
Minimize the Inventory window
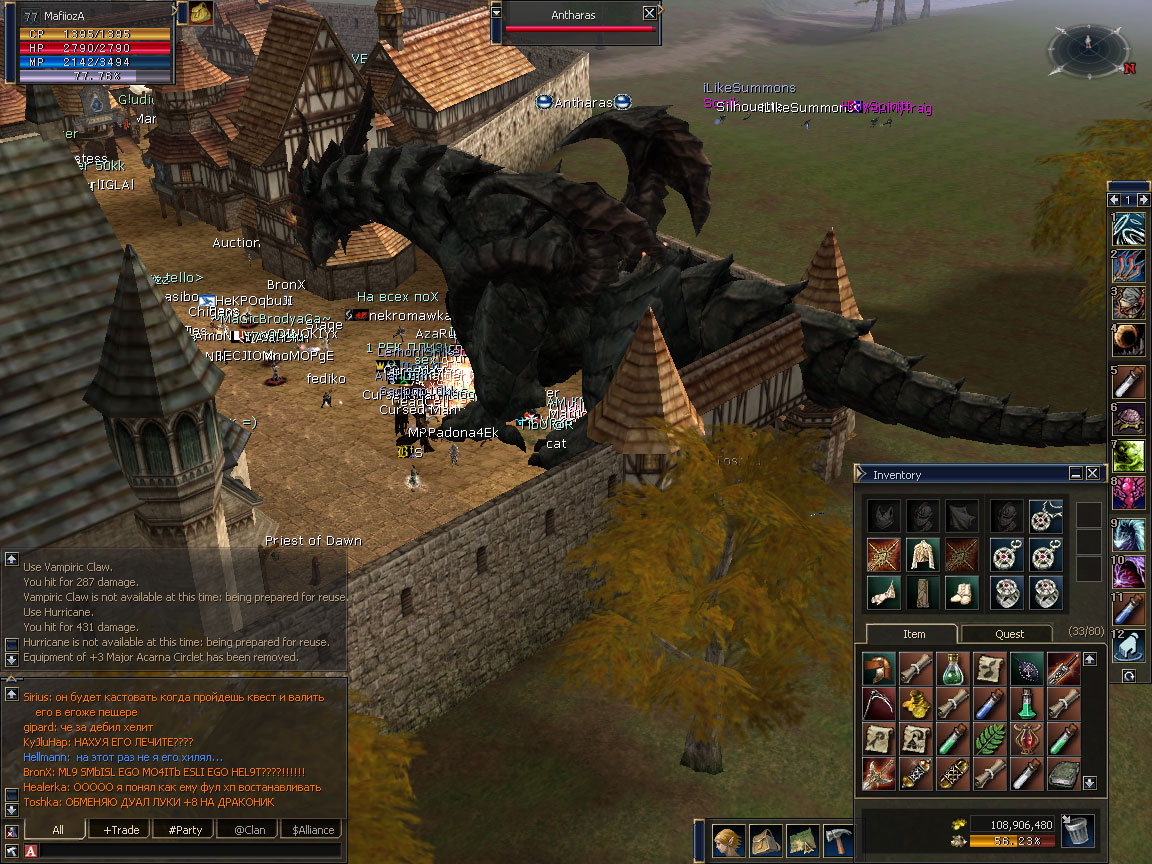(x=1076, y=473)
